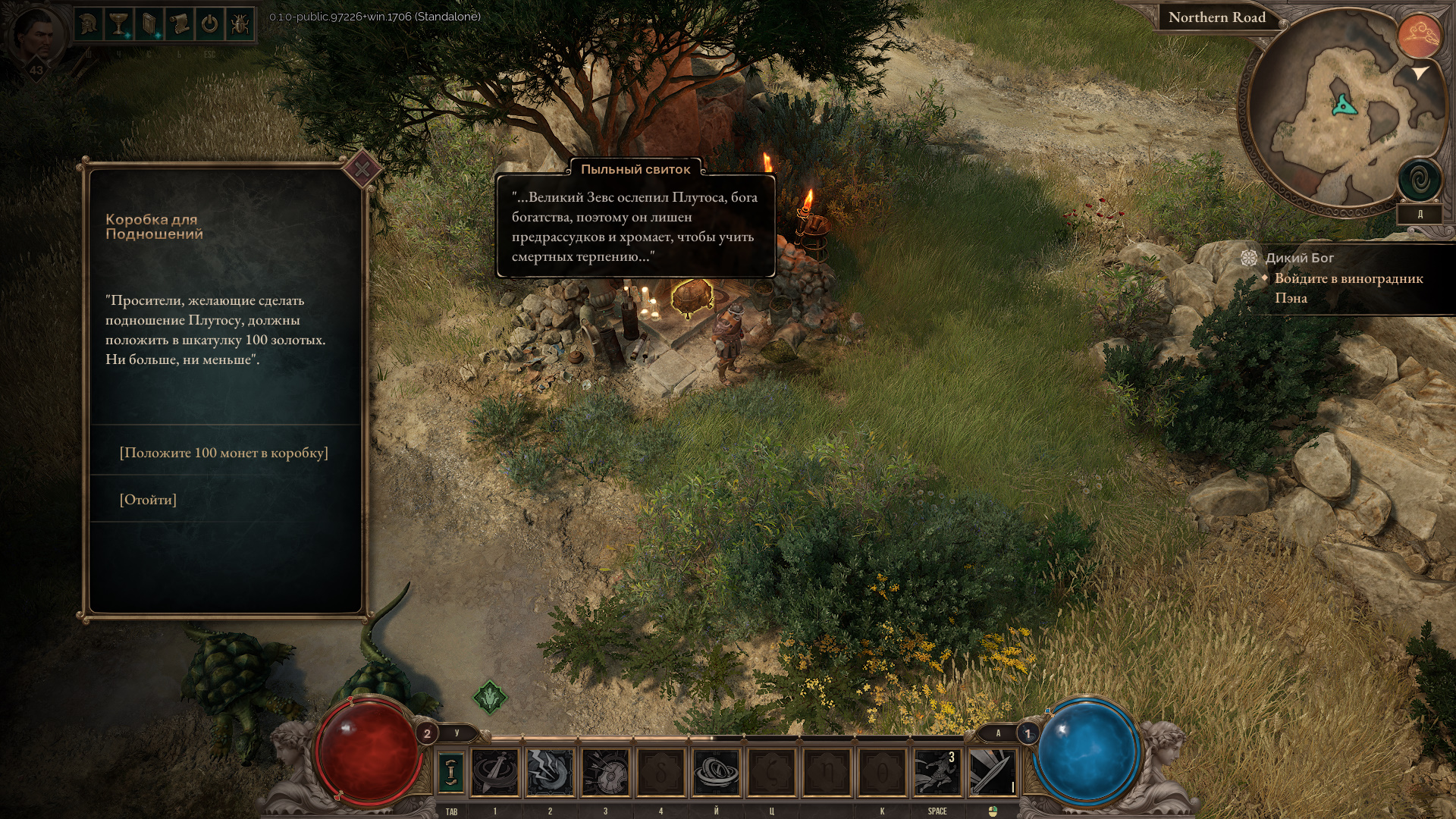This screenshot has height=819, width=1456.
Task: Activate the green spiral portal button
Action: [1419, 181]
